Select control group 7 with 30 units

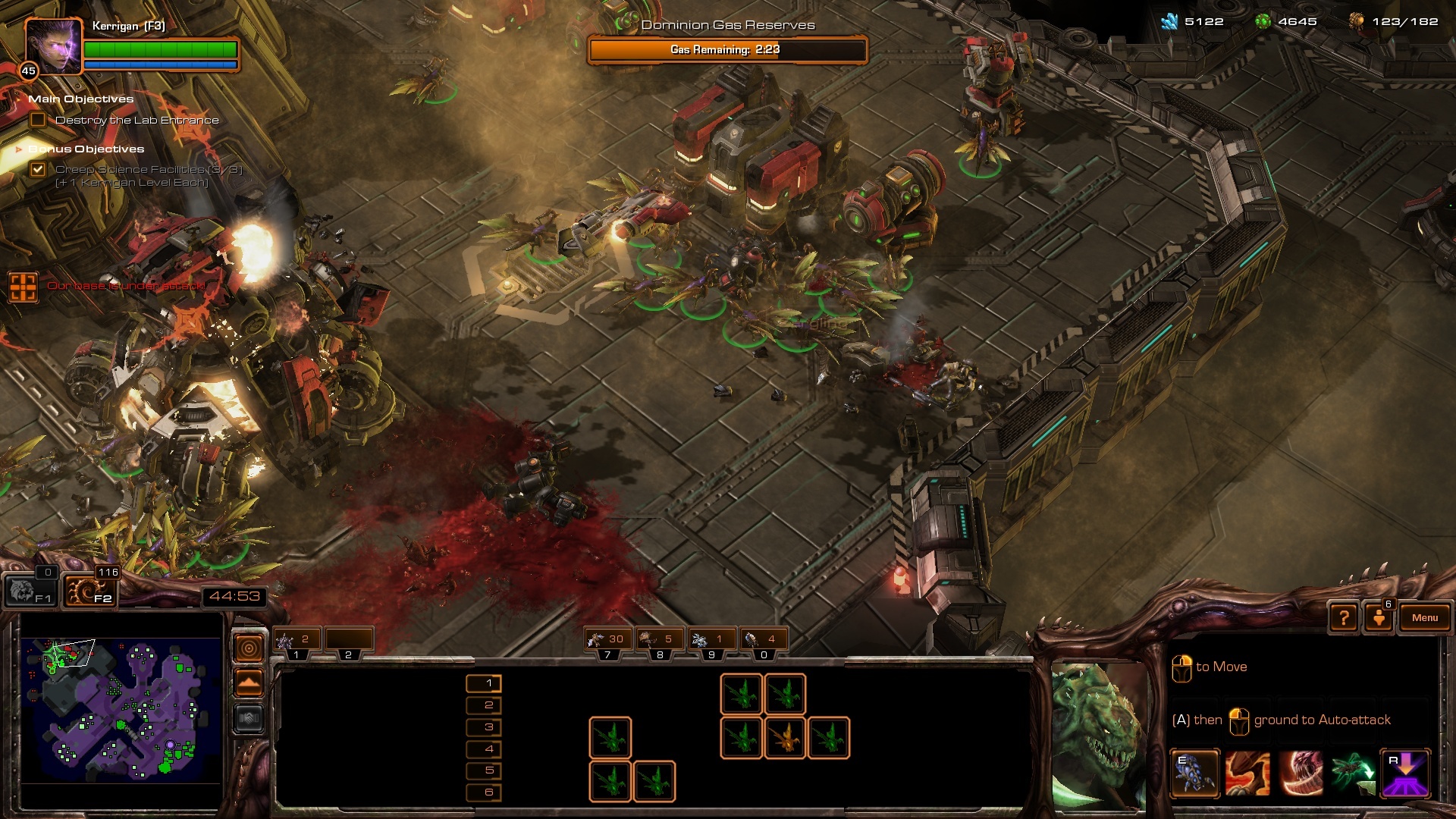[x=608, y=641]
